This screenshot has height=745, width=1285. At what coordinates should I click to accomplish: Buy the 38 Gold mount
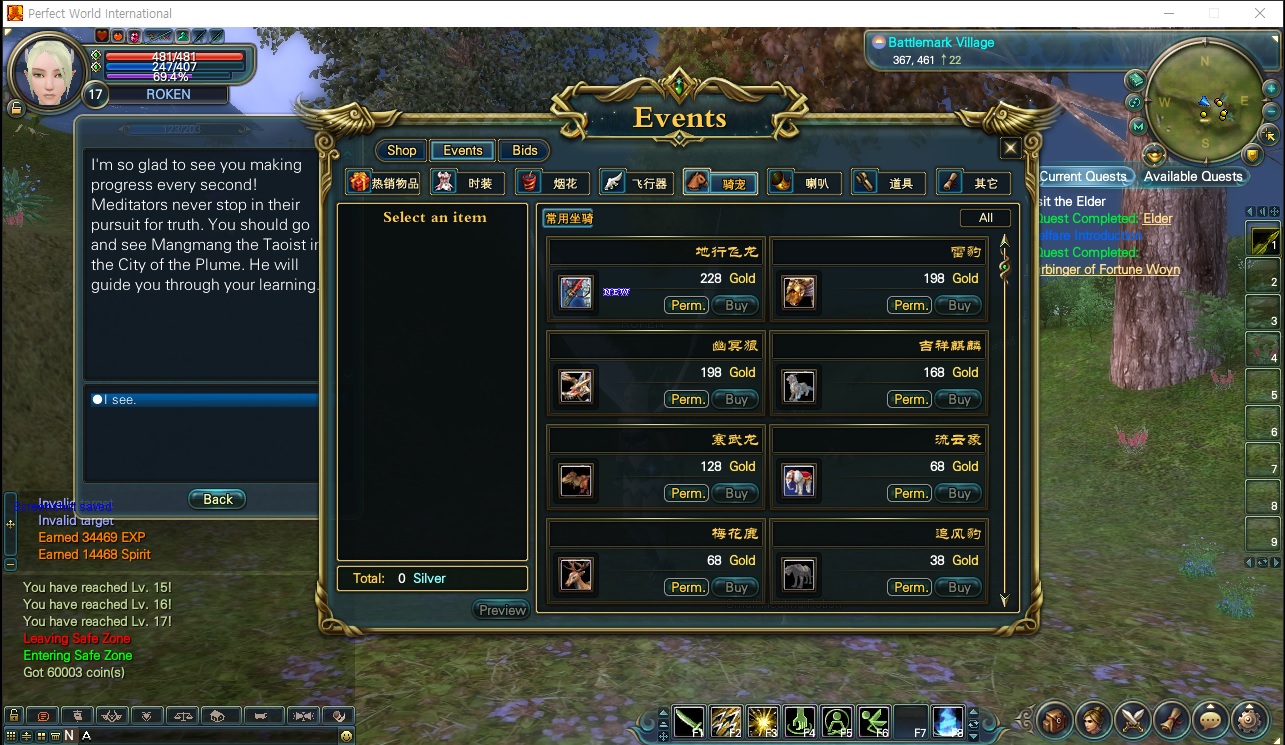pyautogui.click(x=960, y=587)
